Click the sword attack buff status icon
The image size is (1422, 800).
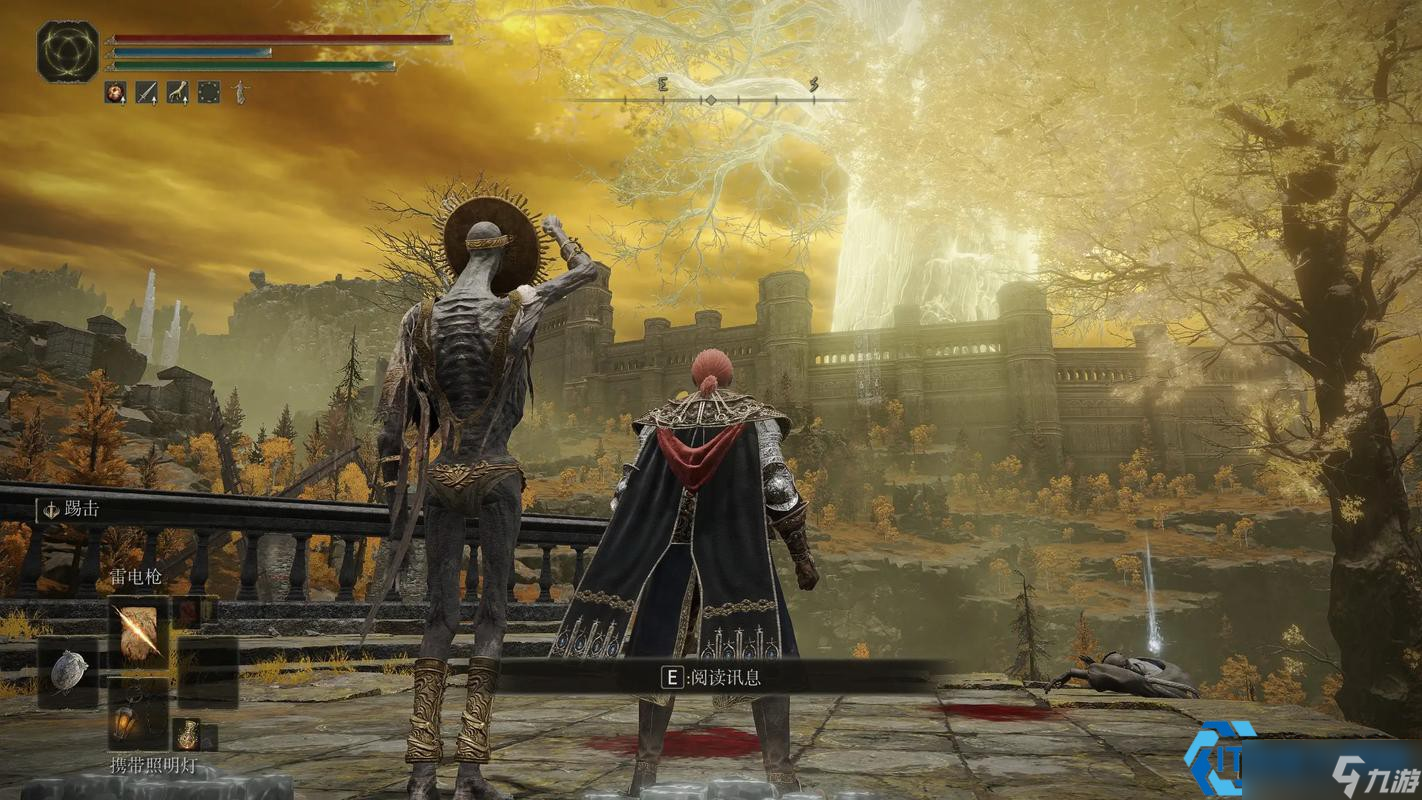(147, 93)
